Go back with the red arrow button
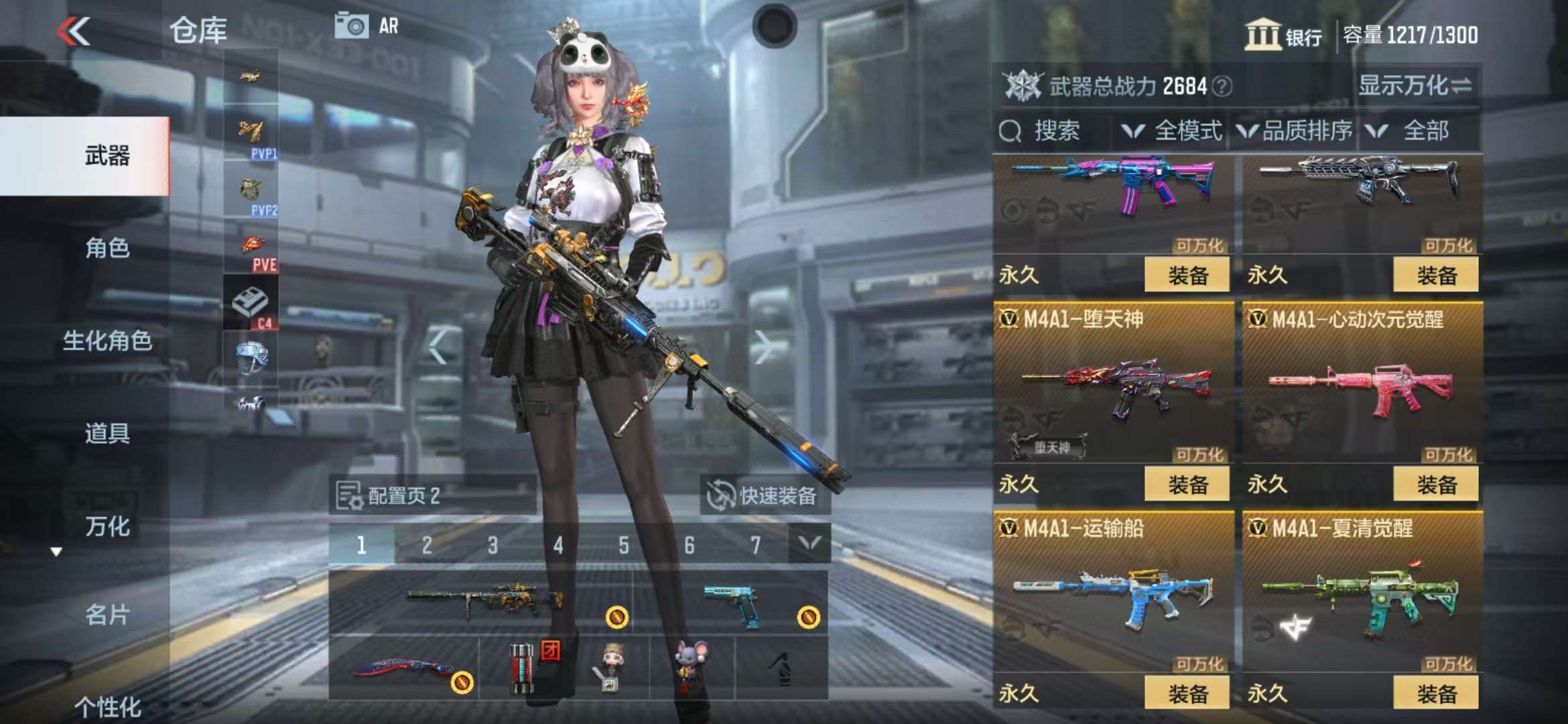Viewport: 1568px width, 724px height. click(x=74, y=31)
